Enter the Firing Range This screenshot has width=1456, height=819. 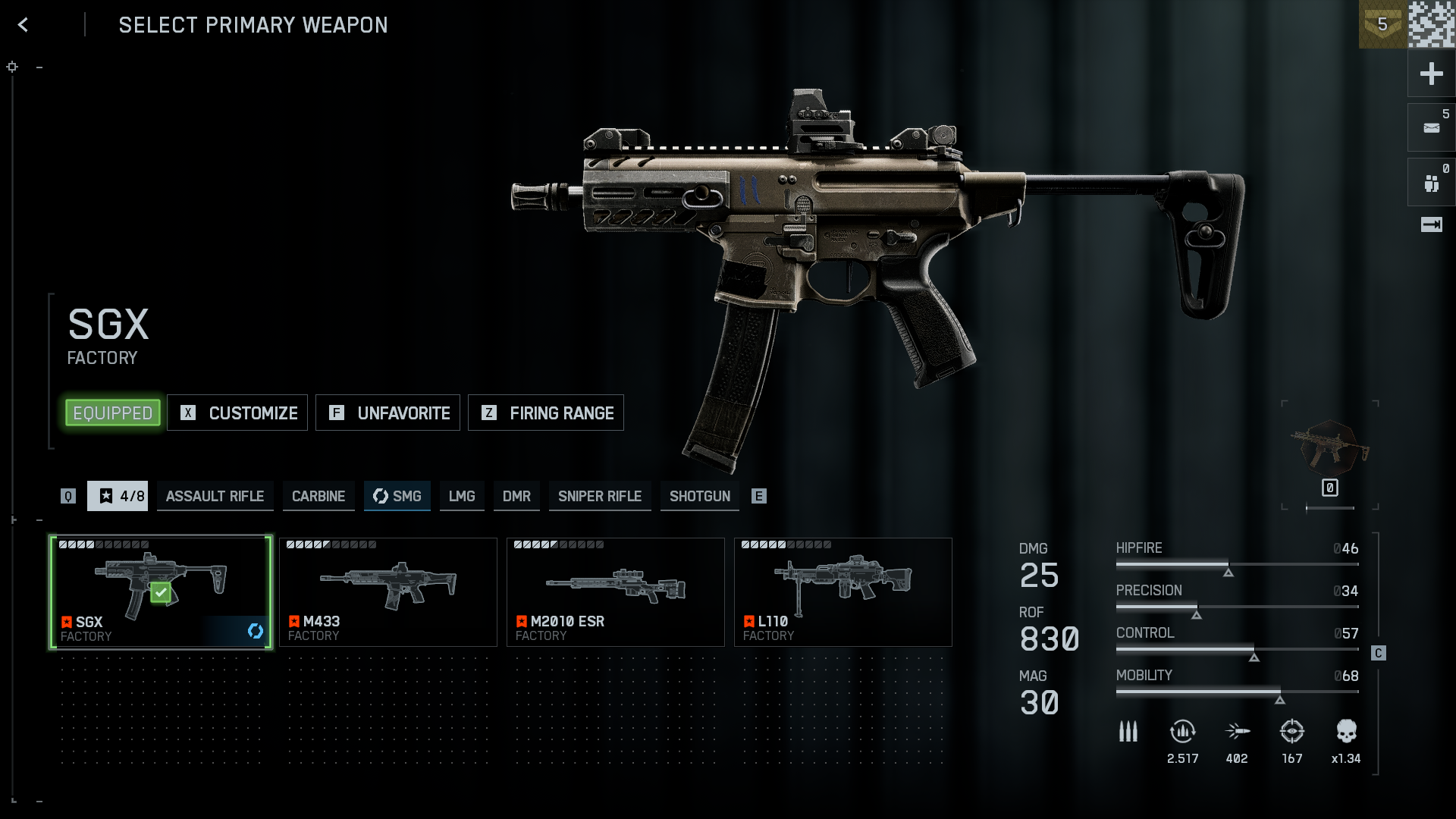[x=546, y=413]
